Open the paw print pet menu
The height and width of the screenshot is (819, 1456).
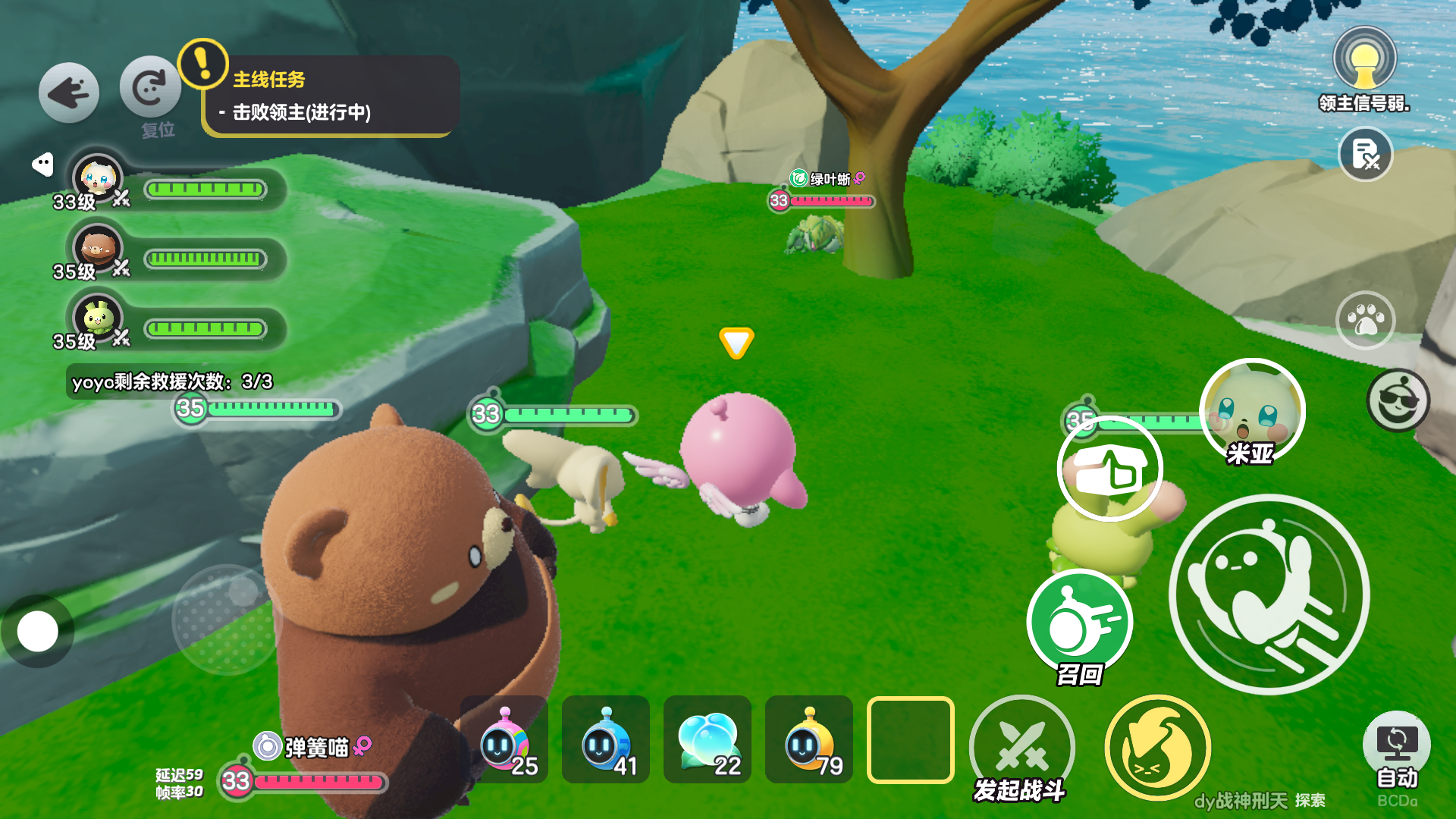point(1365,321)
